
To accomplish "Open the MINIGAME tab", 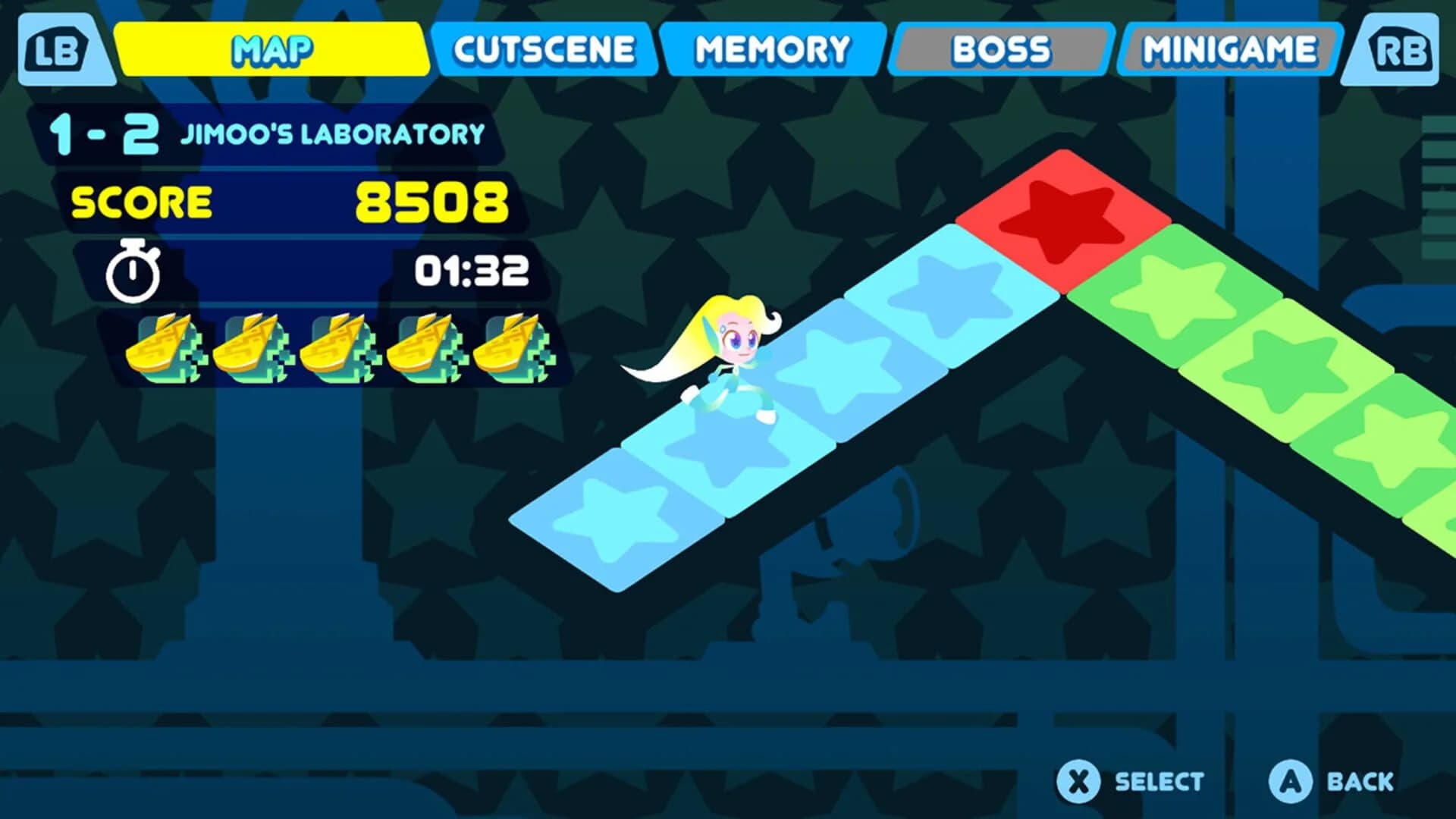I will (1227, 48).
